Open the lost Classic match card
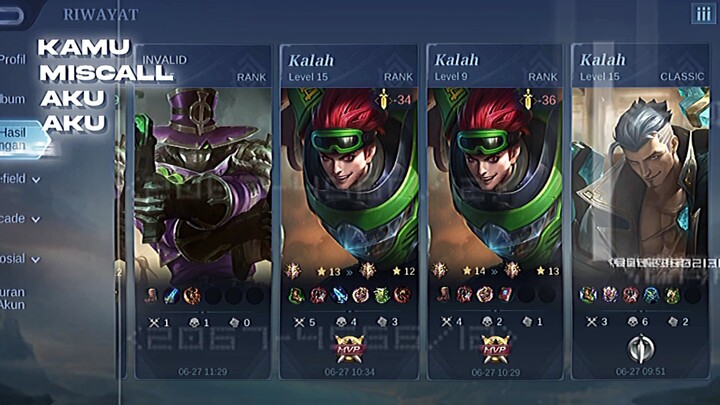This screenshot has width=720, height=405. [x=640, y=210]
